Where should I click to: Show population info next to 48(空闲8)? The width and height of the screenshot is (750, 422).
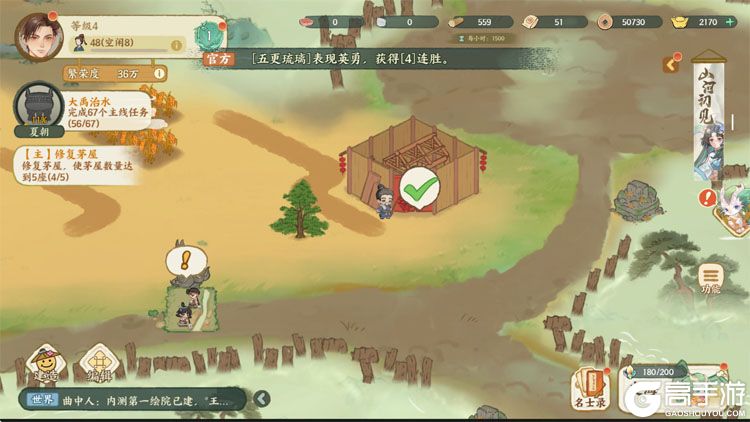point(176,45)
